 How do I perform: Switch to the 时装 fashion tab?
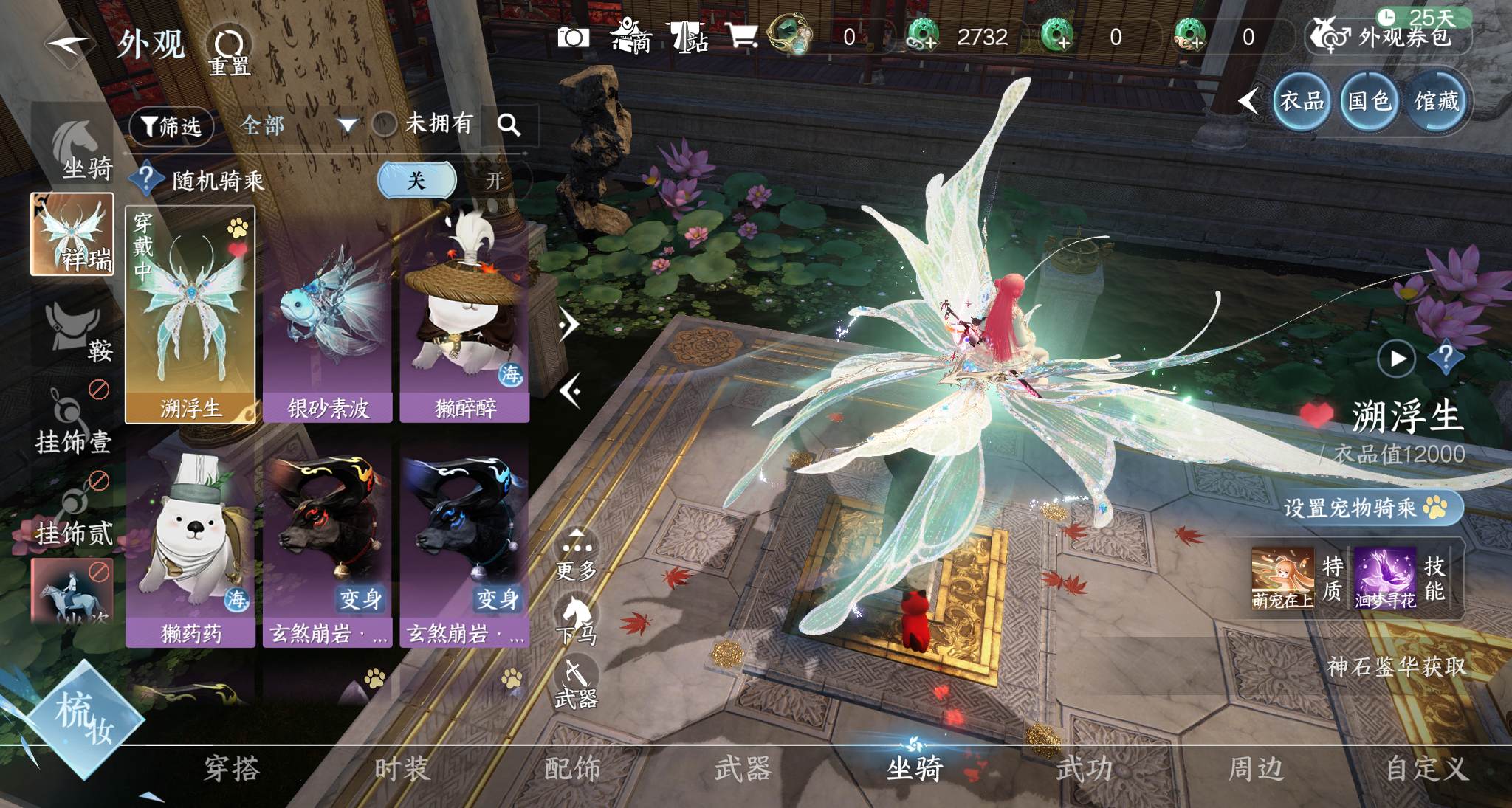(402, 770)
